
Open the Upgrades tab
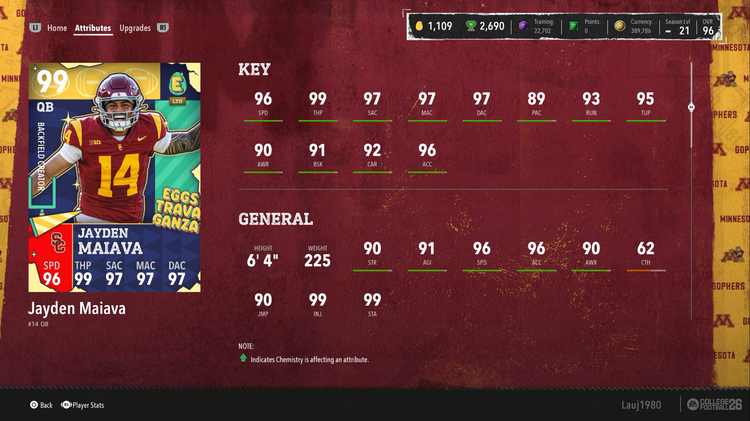(x=135, y=28)
